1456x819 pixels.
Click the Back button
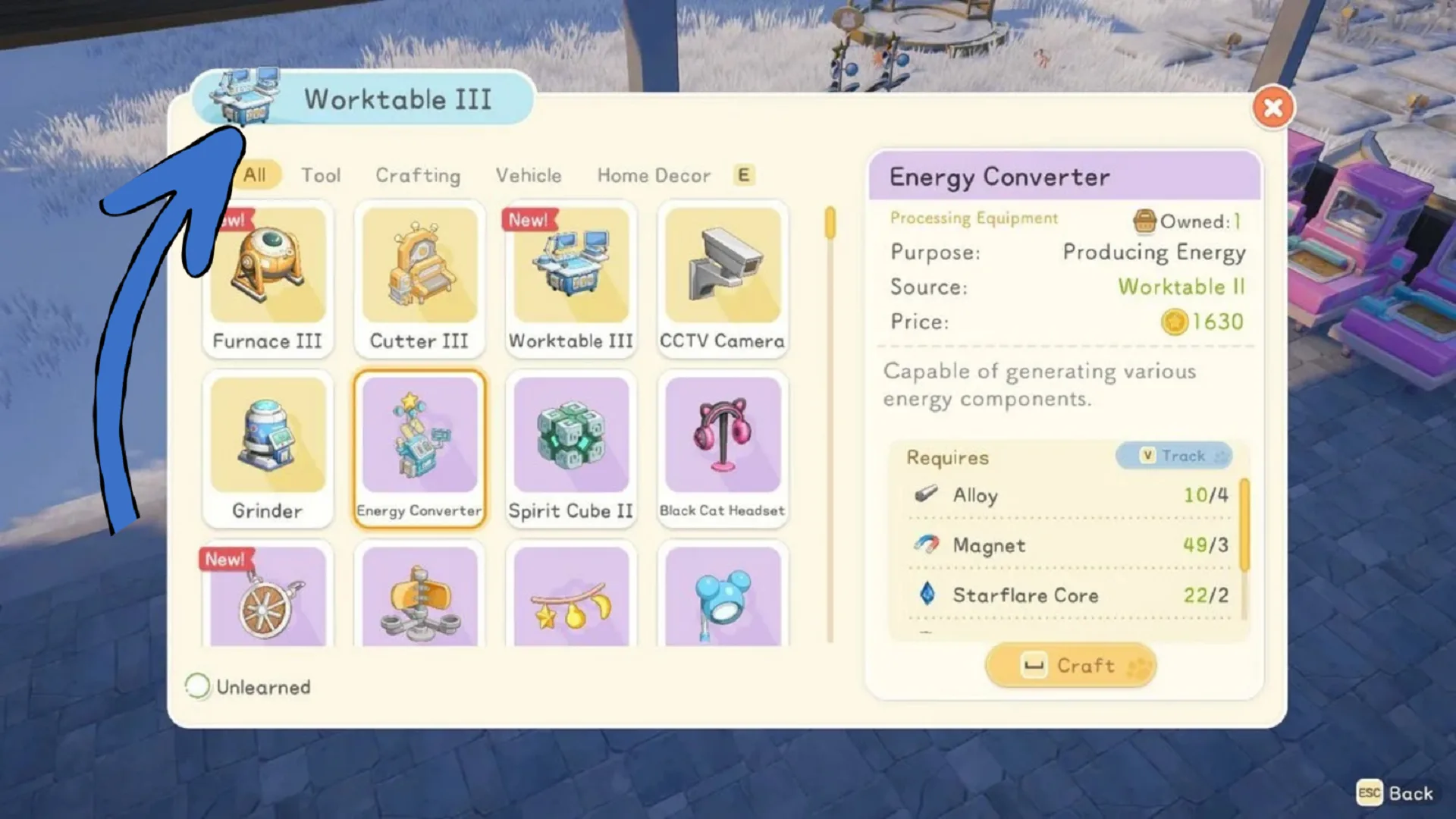coord(1395,793)
